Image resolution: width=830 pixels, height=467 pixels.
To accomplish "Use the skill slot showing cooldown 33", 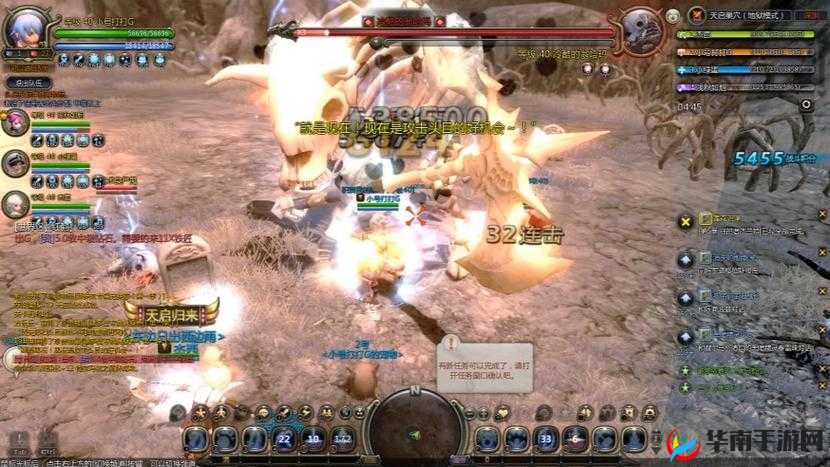I will (x=545, y=438).
